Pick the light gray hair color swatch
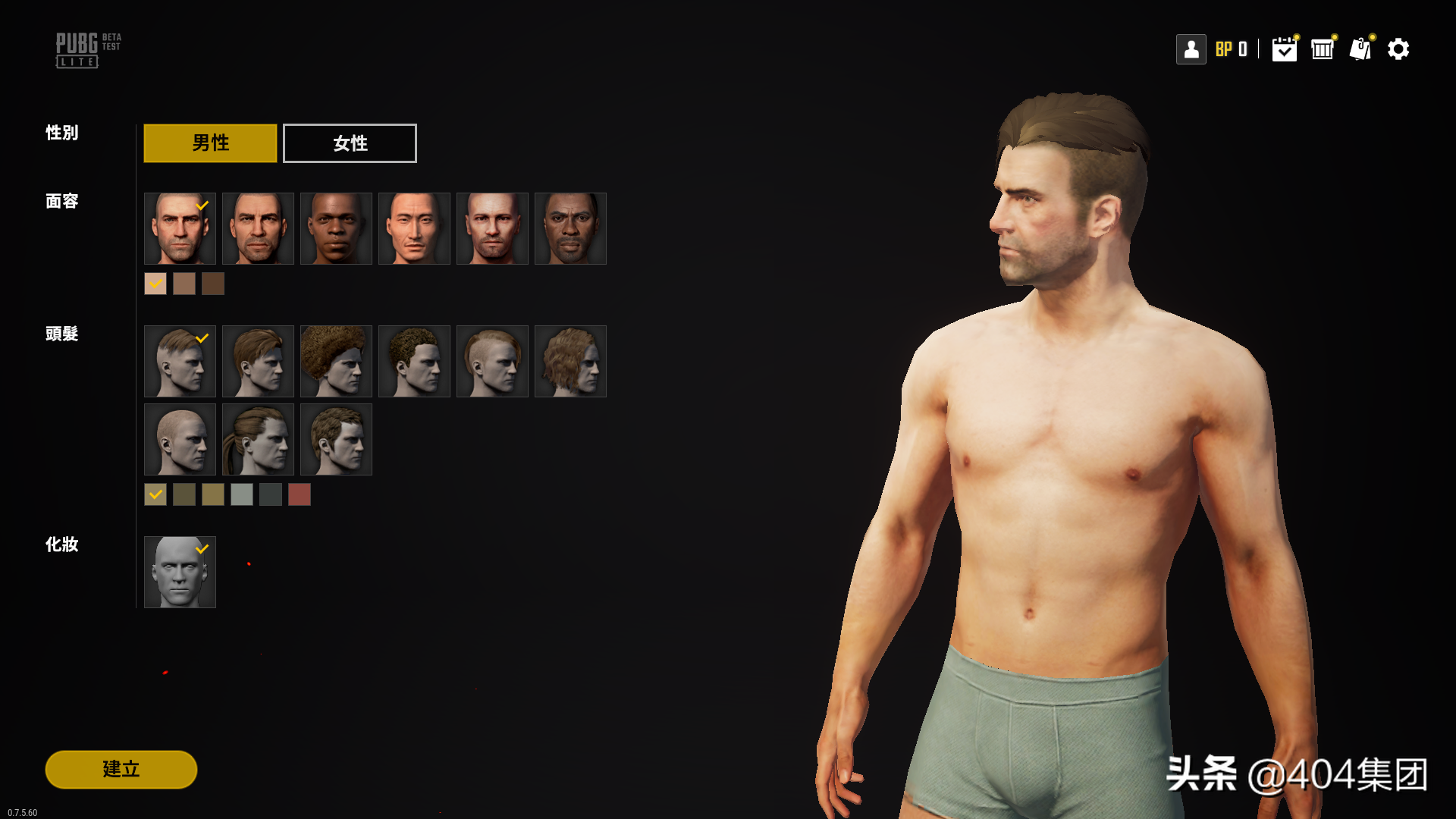The height and width of the screenshot is (819, 1456). click(x=242, y=494)
